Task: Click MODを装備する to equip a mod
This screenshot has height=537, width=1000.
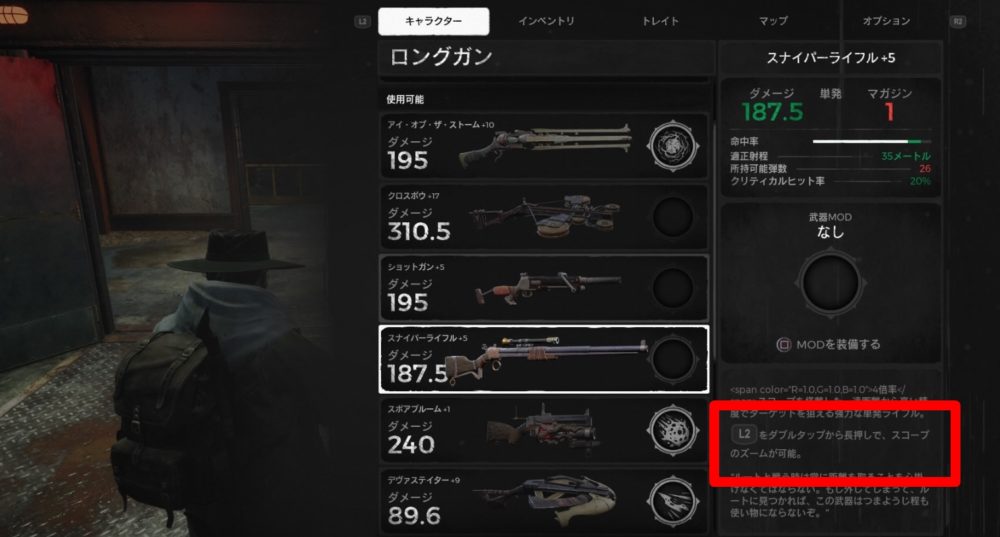Action: coord(830,344)
